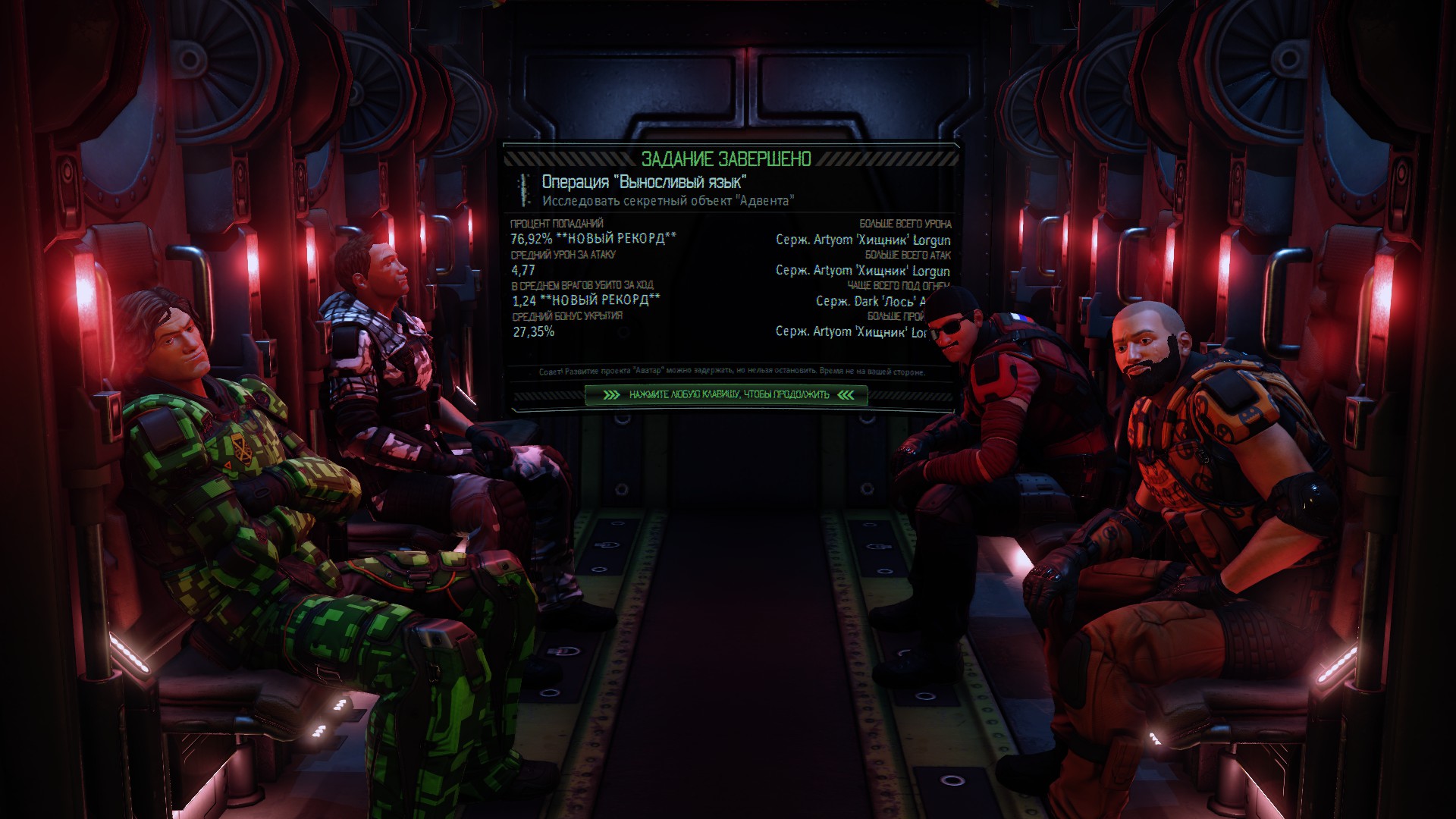Select the green chevrons left of continue prompt
This screenshot has height=819, width=1456.
[611, 394]
